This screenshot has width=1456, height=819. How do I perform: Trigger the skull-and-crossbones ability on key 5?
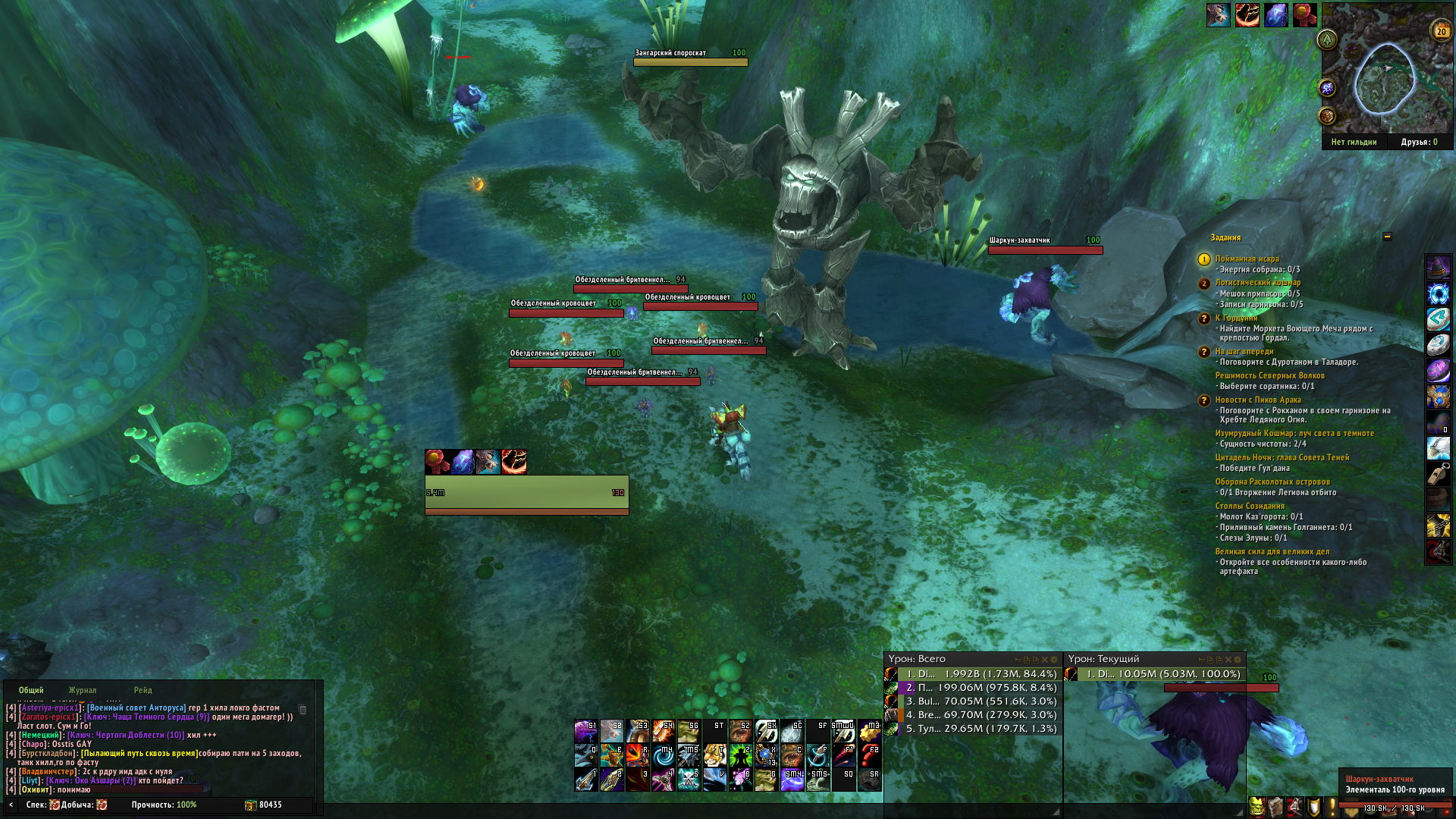point(689,780)
